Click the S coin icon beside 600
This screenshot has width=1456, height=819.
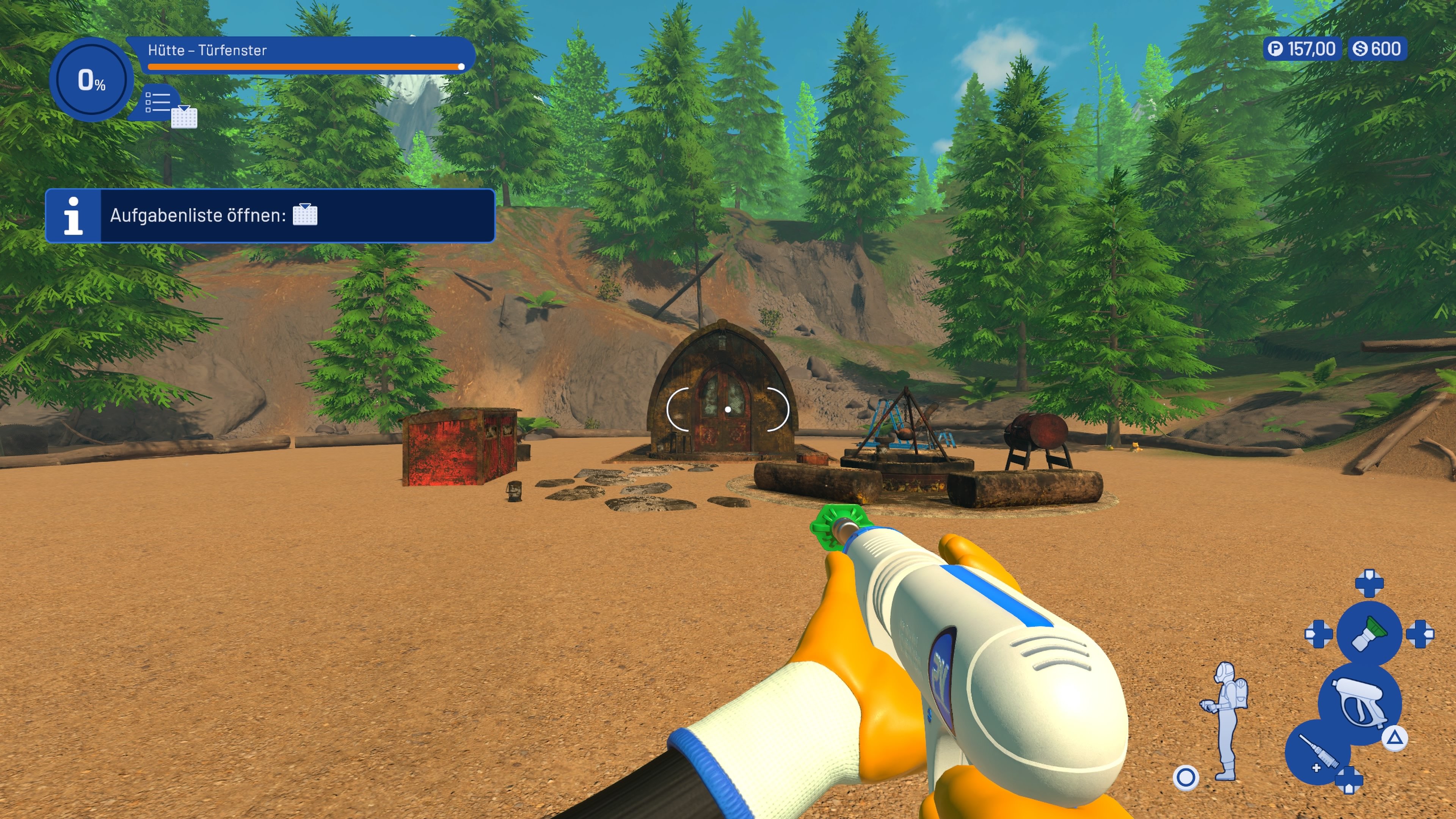pos(1360,49)
